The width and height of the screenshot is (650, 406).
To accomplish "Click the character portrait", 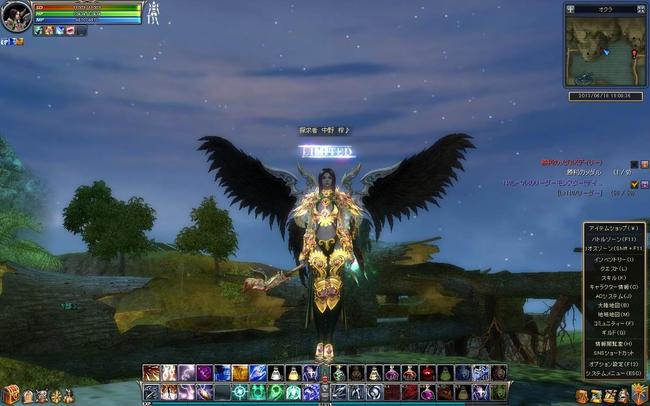I will [16, 18].
